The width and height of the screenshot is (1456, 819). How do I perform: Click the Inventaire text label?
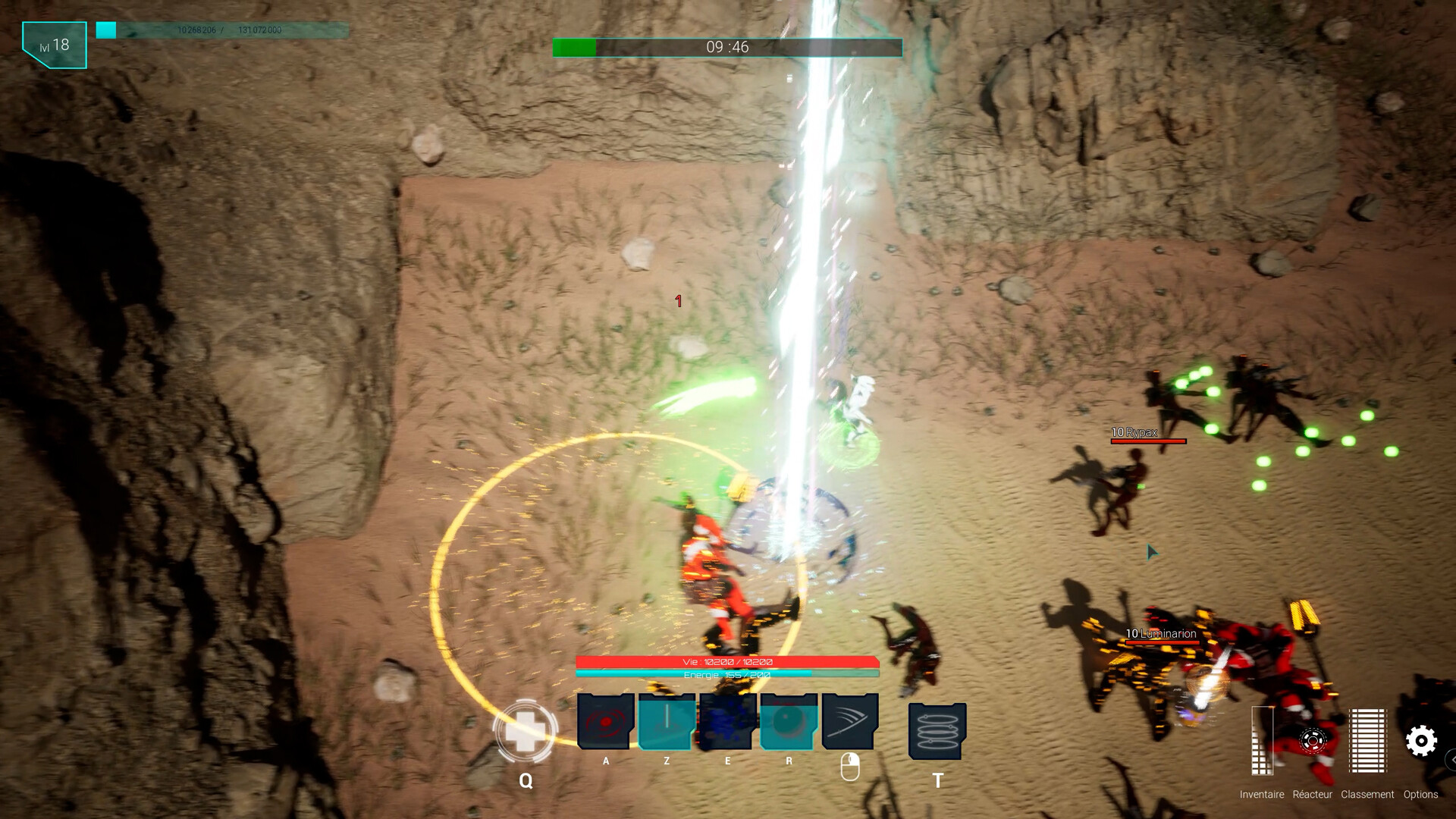[x=1260, y=795]
